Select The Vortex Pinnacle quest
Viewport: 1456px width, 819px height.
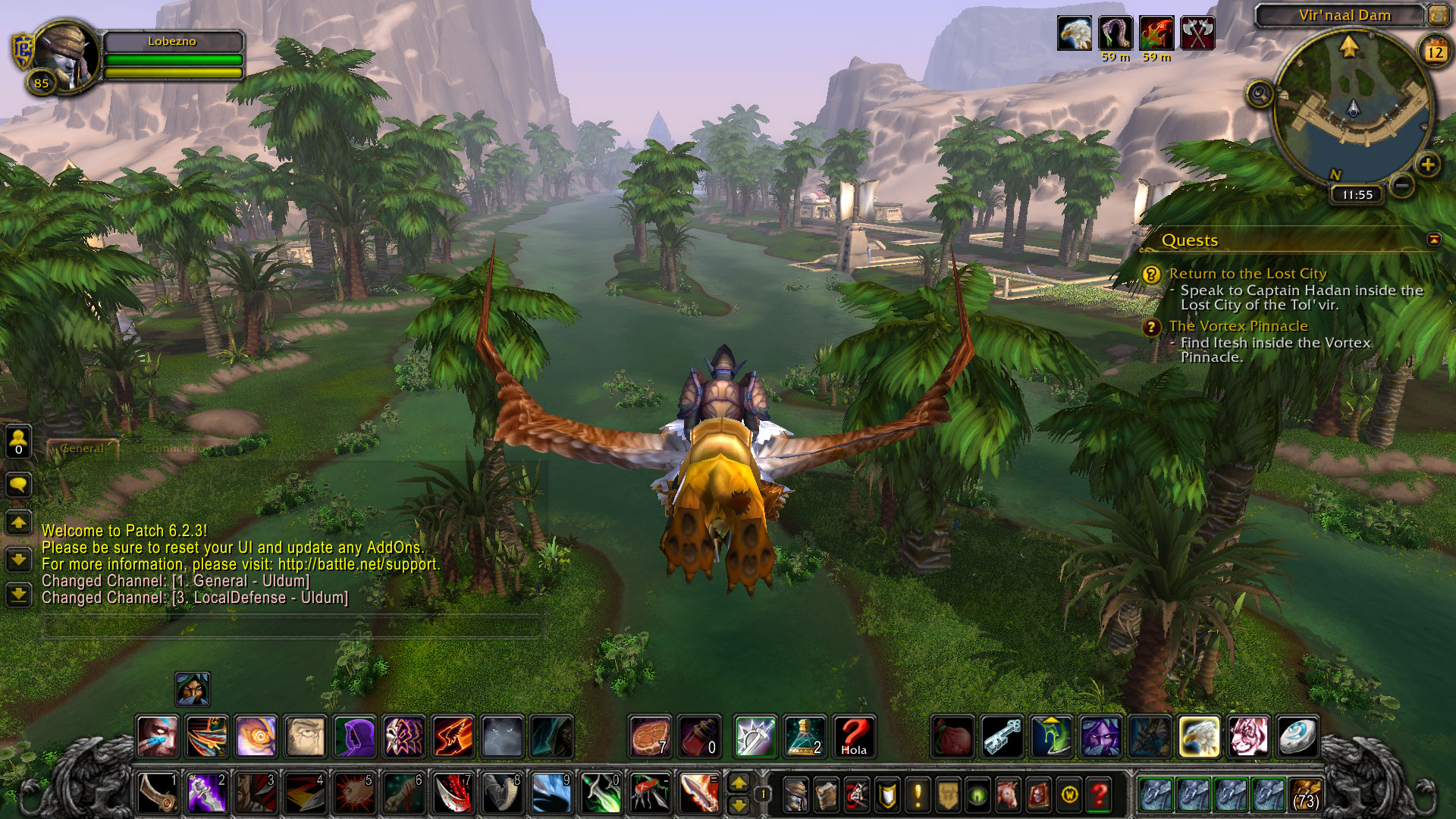pyautogui.click(x=1238, y=326)
